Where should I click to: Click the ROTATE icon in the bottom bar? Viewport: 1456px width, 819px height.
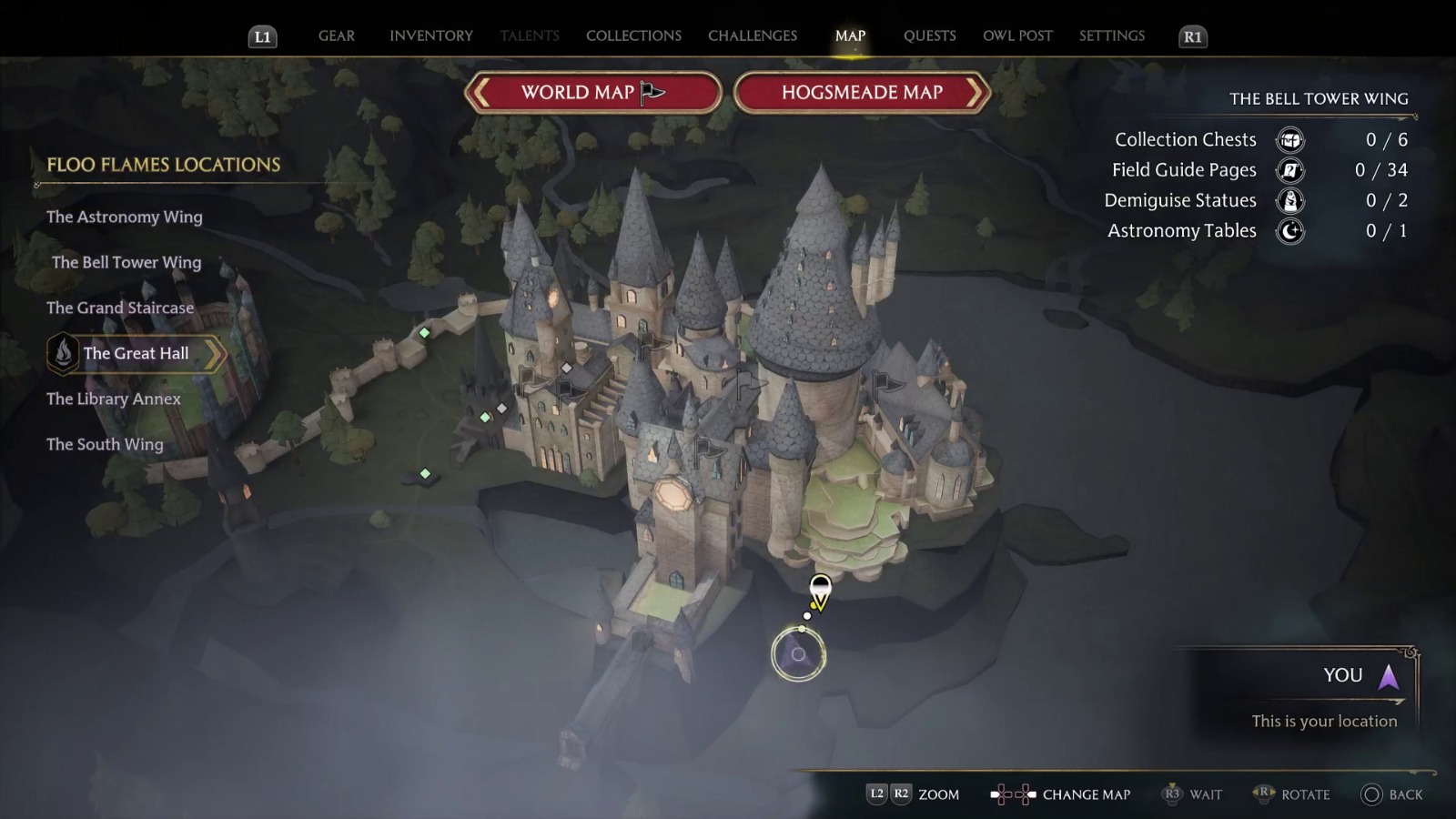pos(1265,794)
